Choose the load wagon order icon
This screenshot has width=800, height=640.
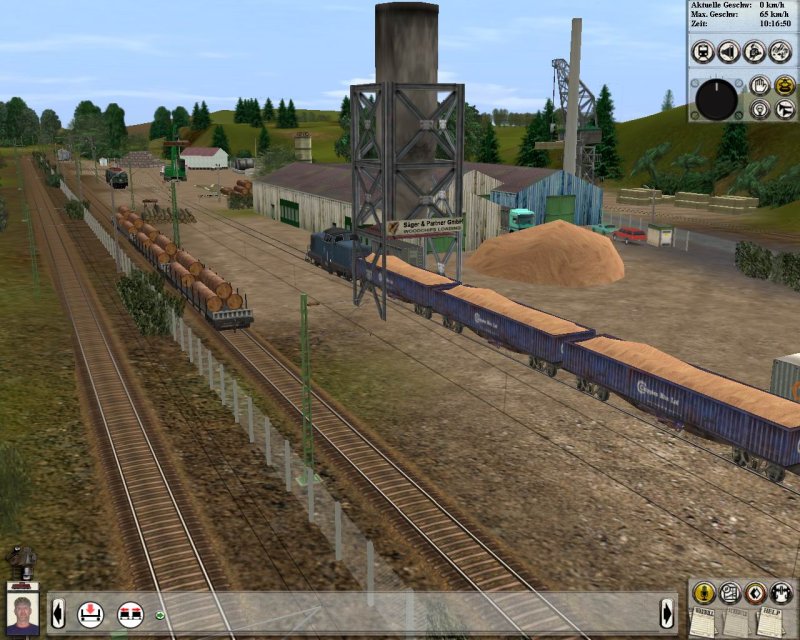coord(91,613)
